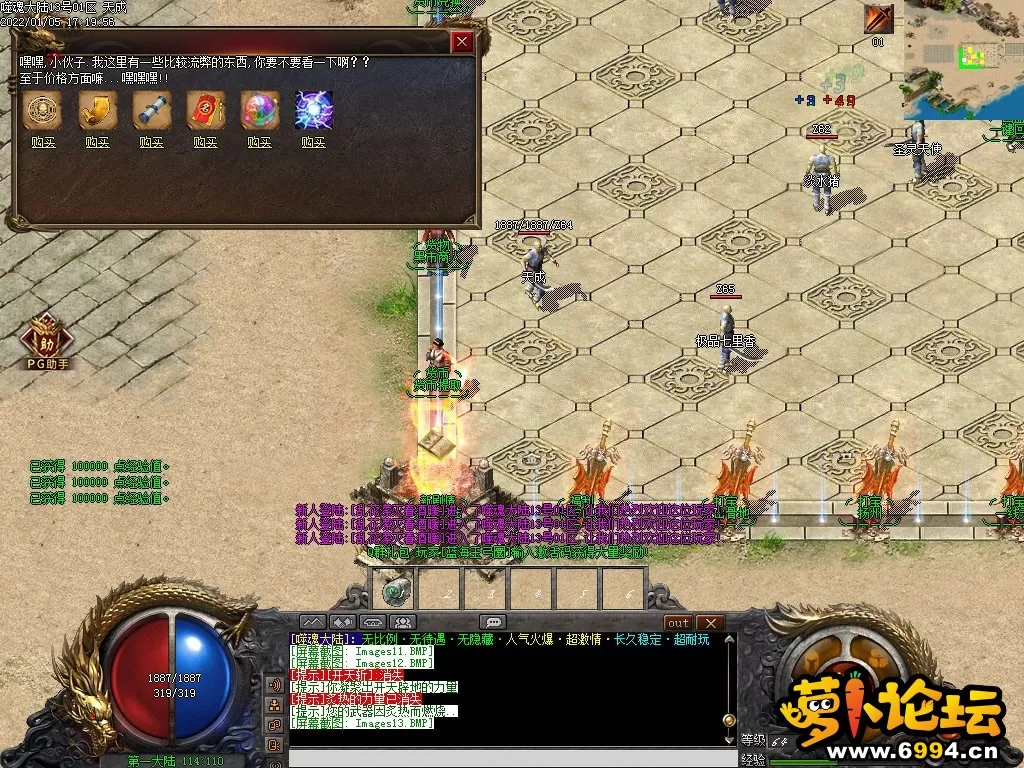The width and height of the screenshot is (1024, 768).
Task: Click the mountain-shaped button above chat
Action: 313,622
